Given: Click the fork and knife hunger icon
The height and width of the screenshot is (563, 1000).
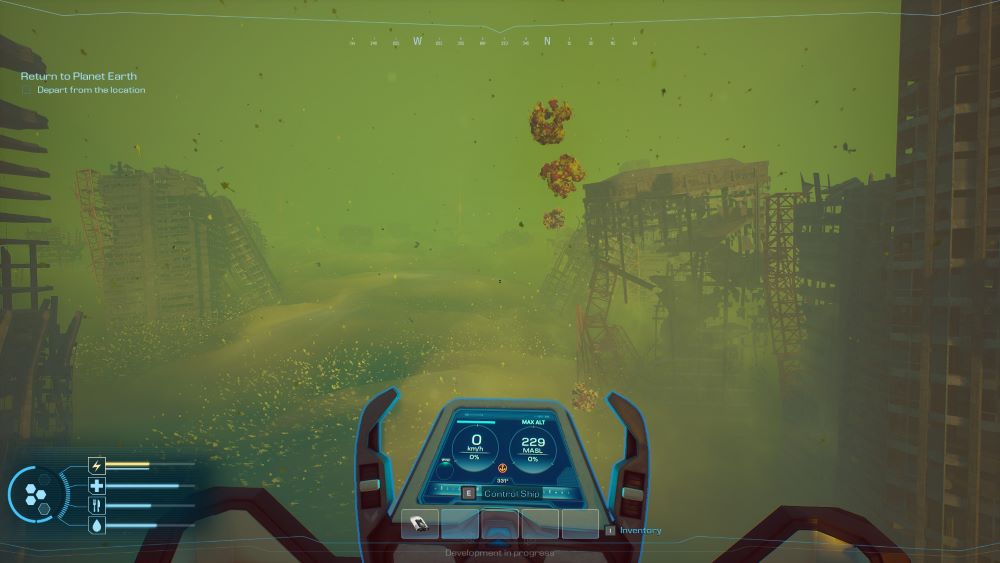Looking at the screenshot, I should [97, 506].
